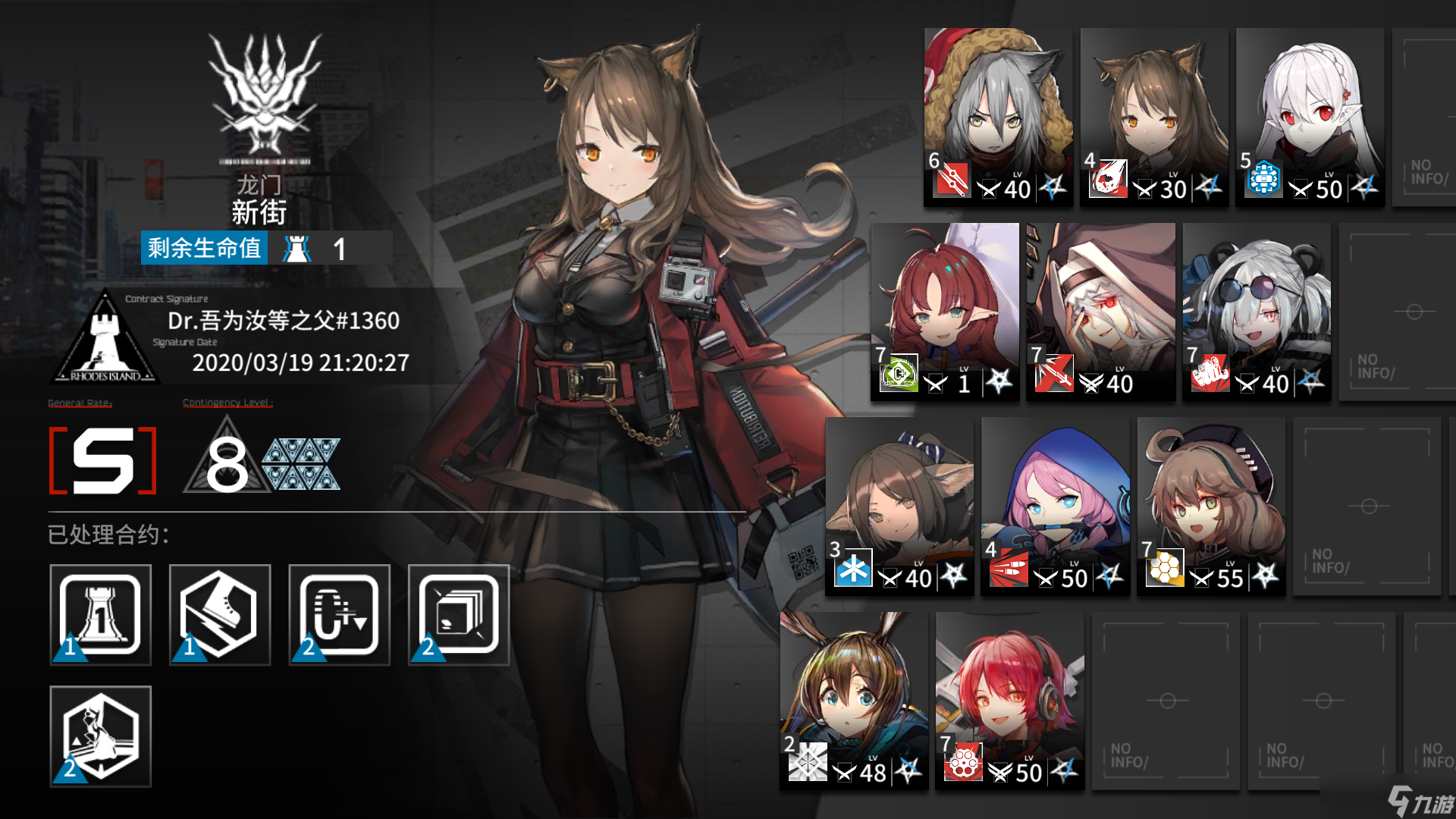The width and height of the screenshot is (1456, 819).
Task: Select the rook life-point contract icon
Action: click(101, 614)
